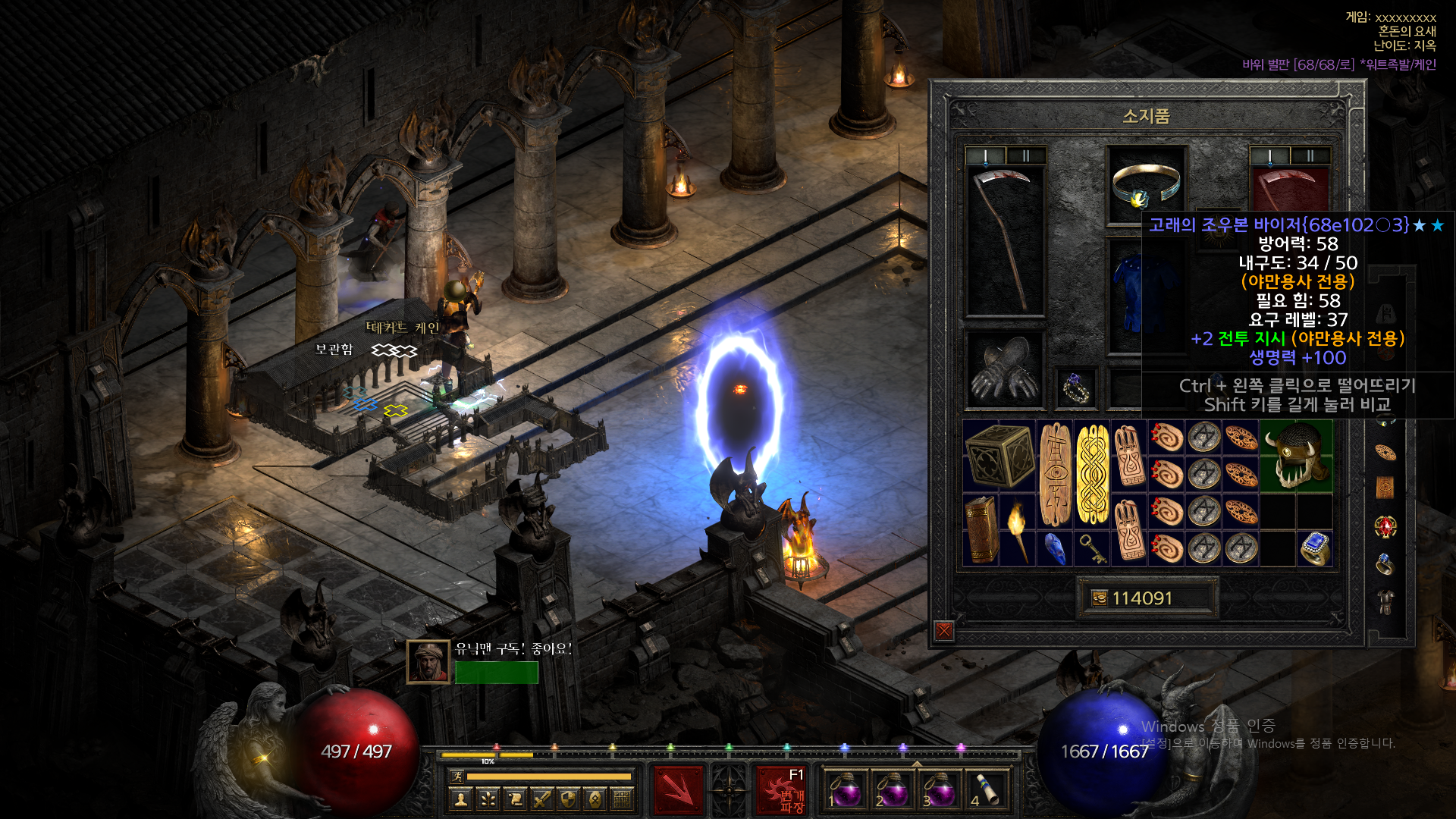The image size is (1456, 819).
Task: Click the key in the inventory
Action: [1091, 548]
